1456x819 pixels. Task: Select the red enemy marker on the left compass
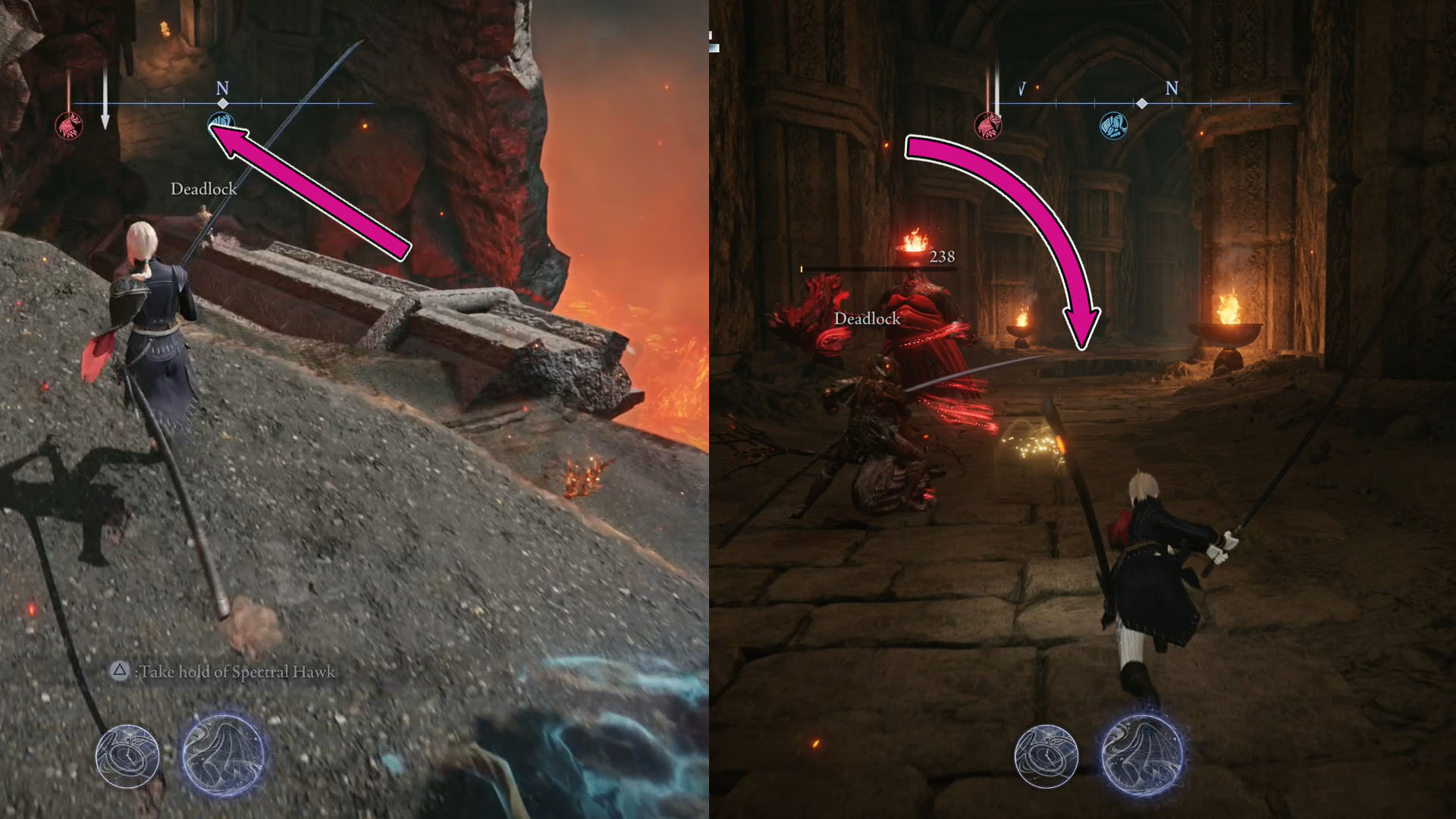(x=70, y=125)
